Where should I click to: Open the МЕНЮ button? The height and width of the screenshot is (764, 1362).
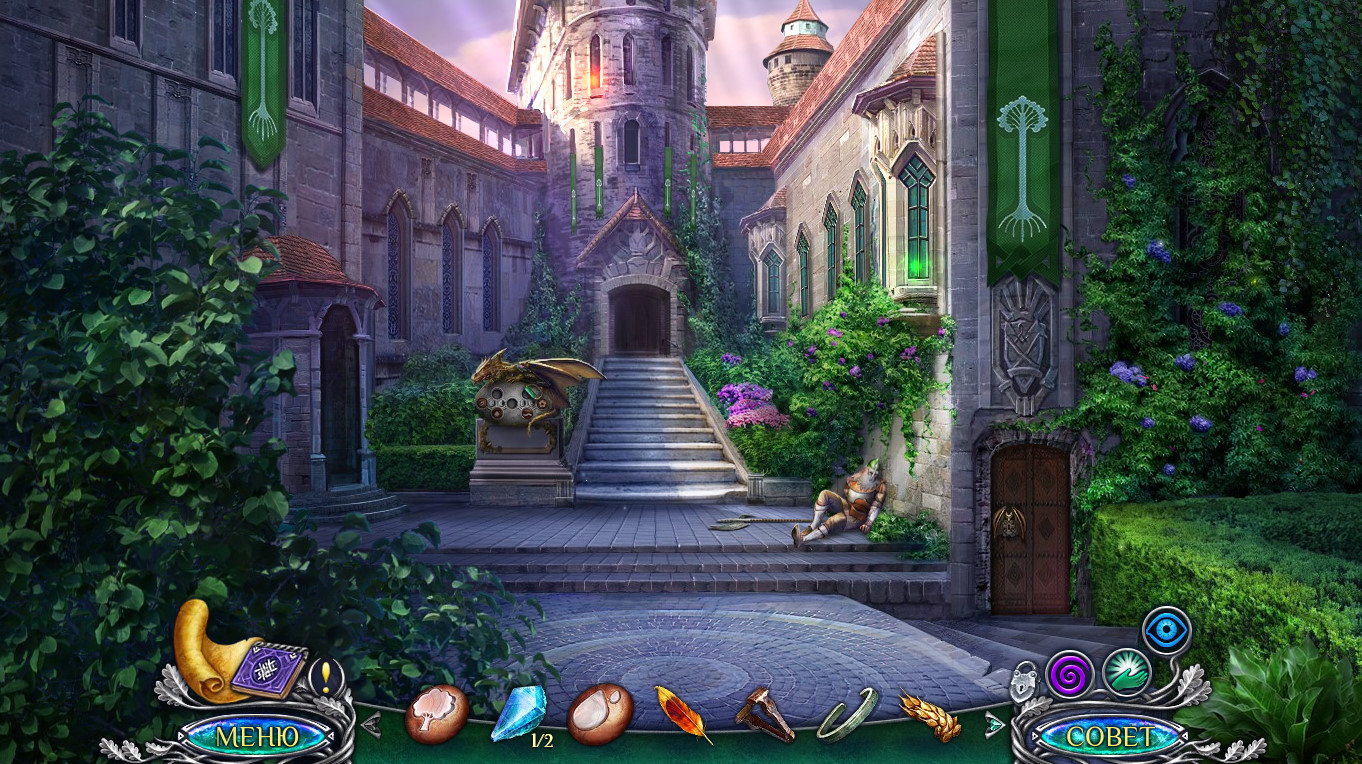257,737
